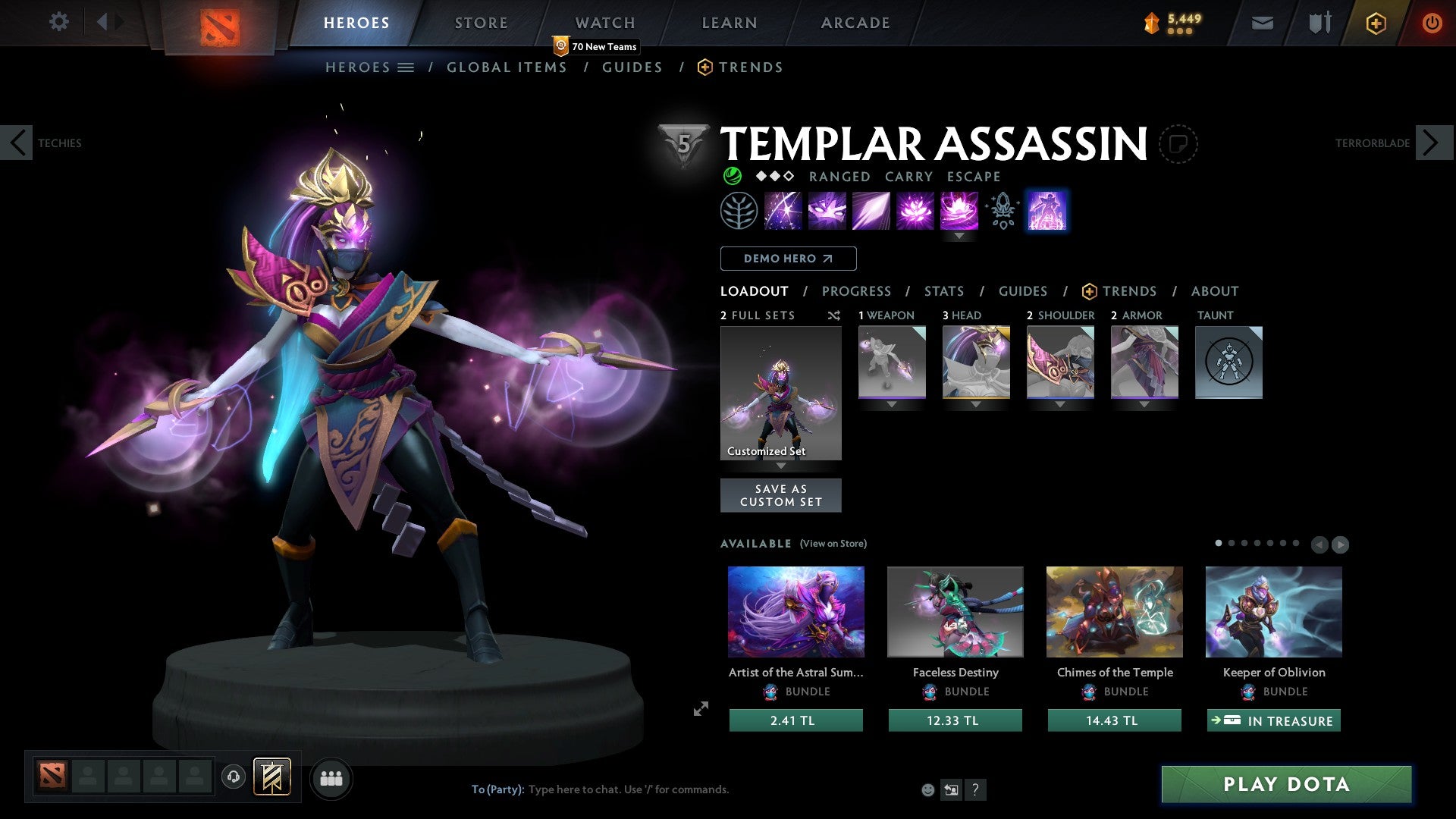Image resolution: width=1456 pixels, height=819 pixels.
Task: Open the Refraction ability icon
Action: [x=782, y=211]
